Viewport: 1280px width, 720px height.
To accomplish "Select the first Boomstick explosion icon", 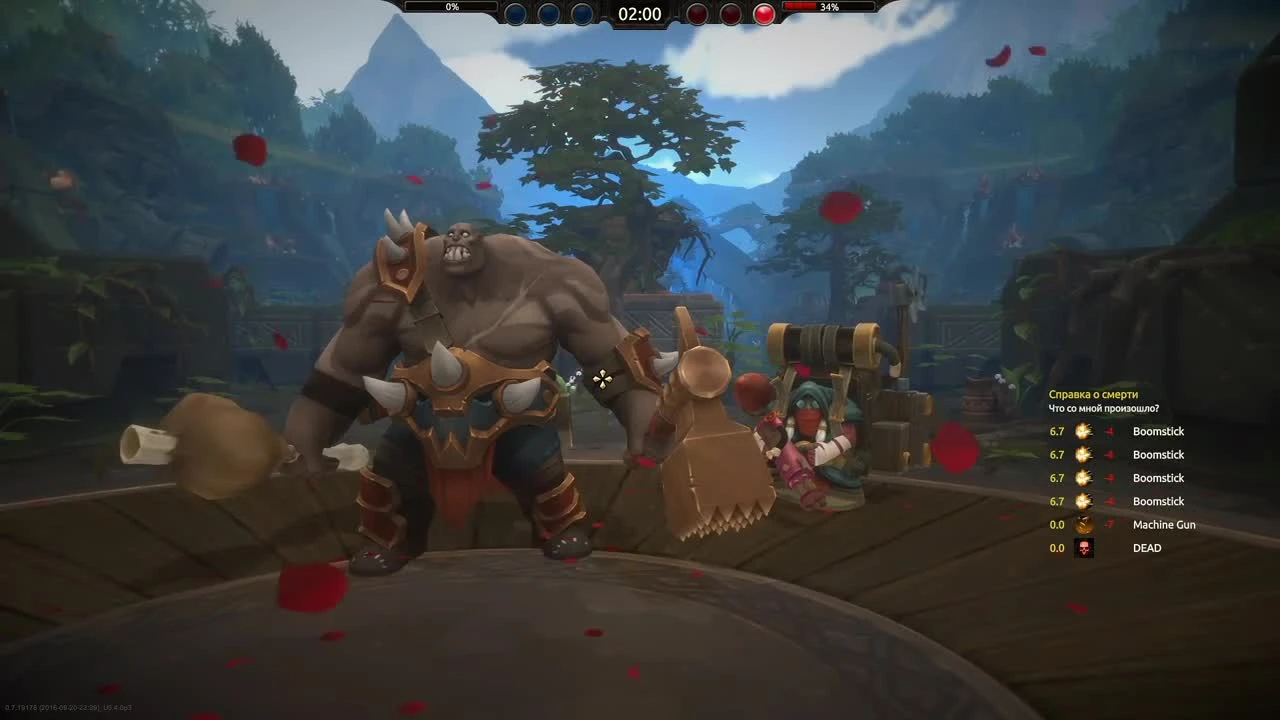I will pos(1083,431).
